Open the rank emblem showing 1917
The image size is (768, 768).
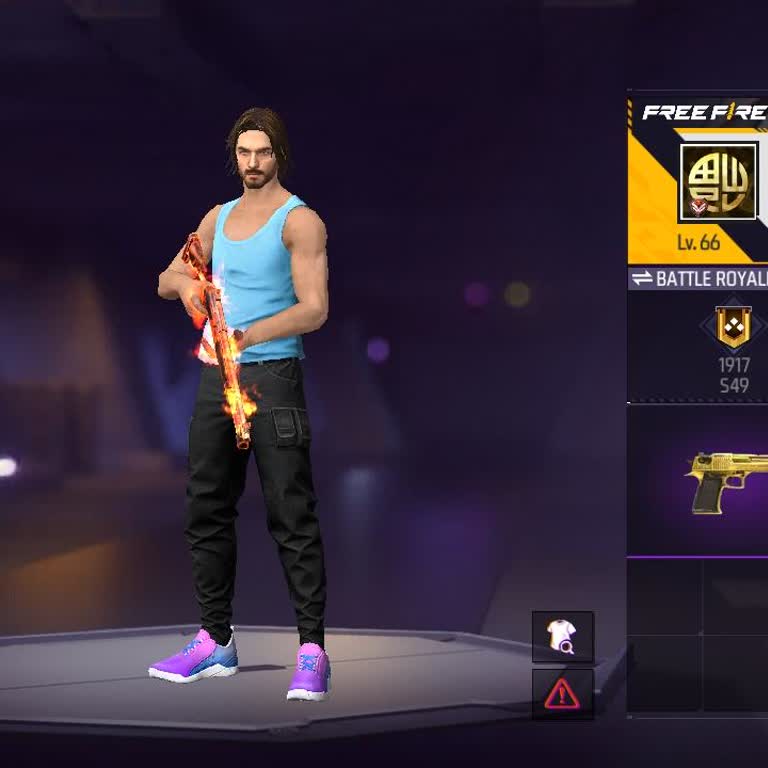pyautogui.click(x=733, y=330)
